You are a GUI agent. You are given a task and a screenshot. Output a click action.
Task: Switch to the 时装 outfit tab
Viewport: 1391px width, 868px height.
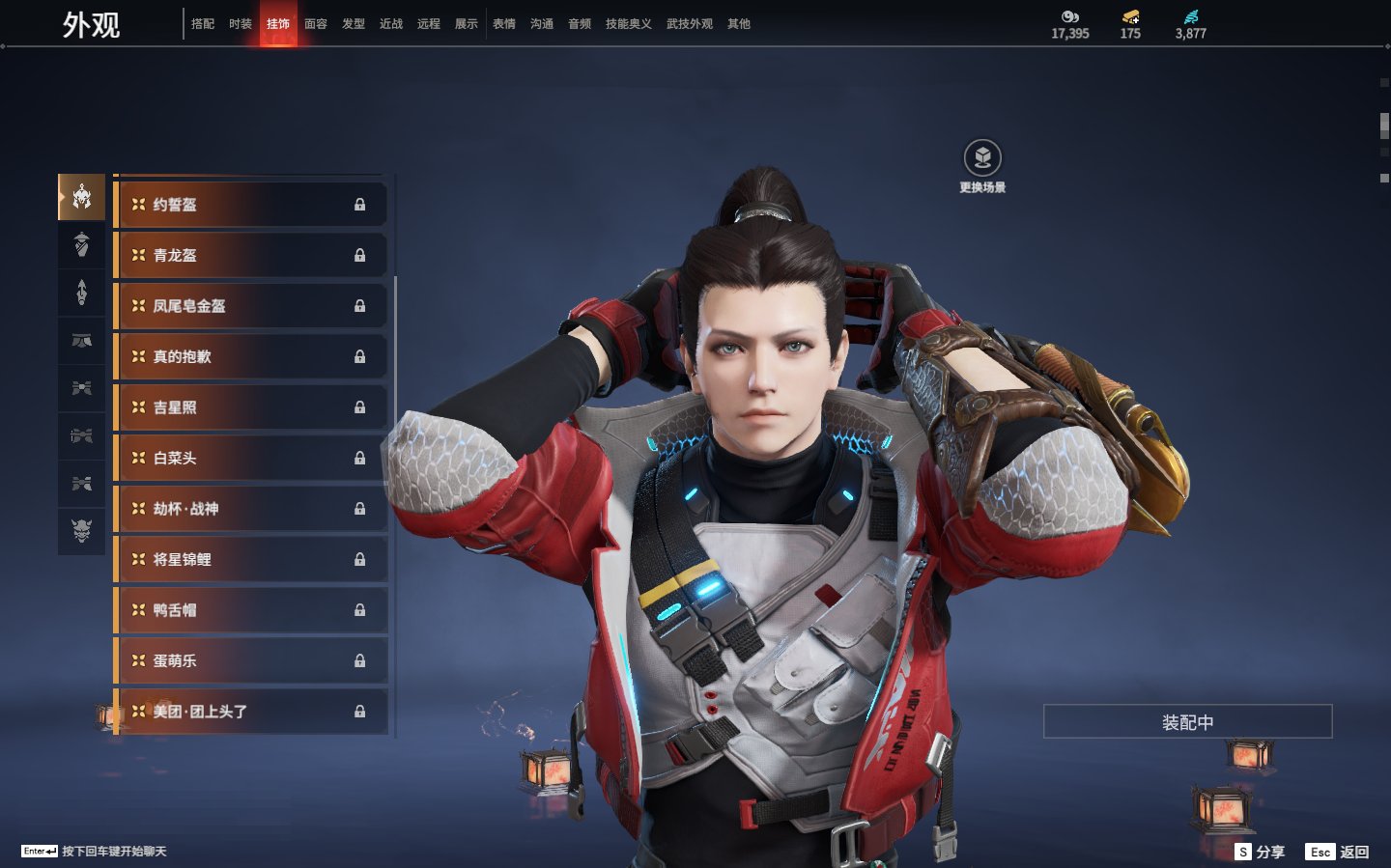(241, 24)
